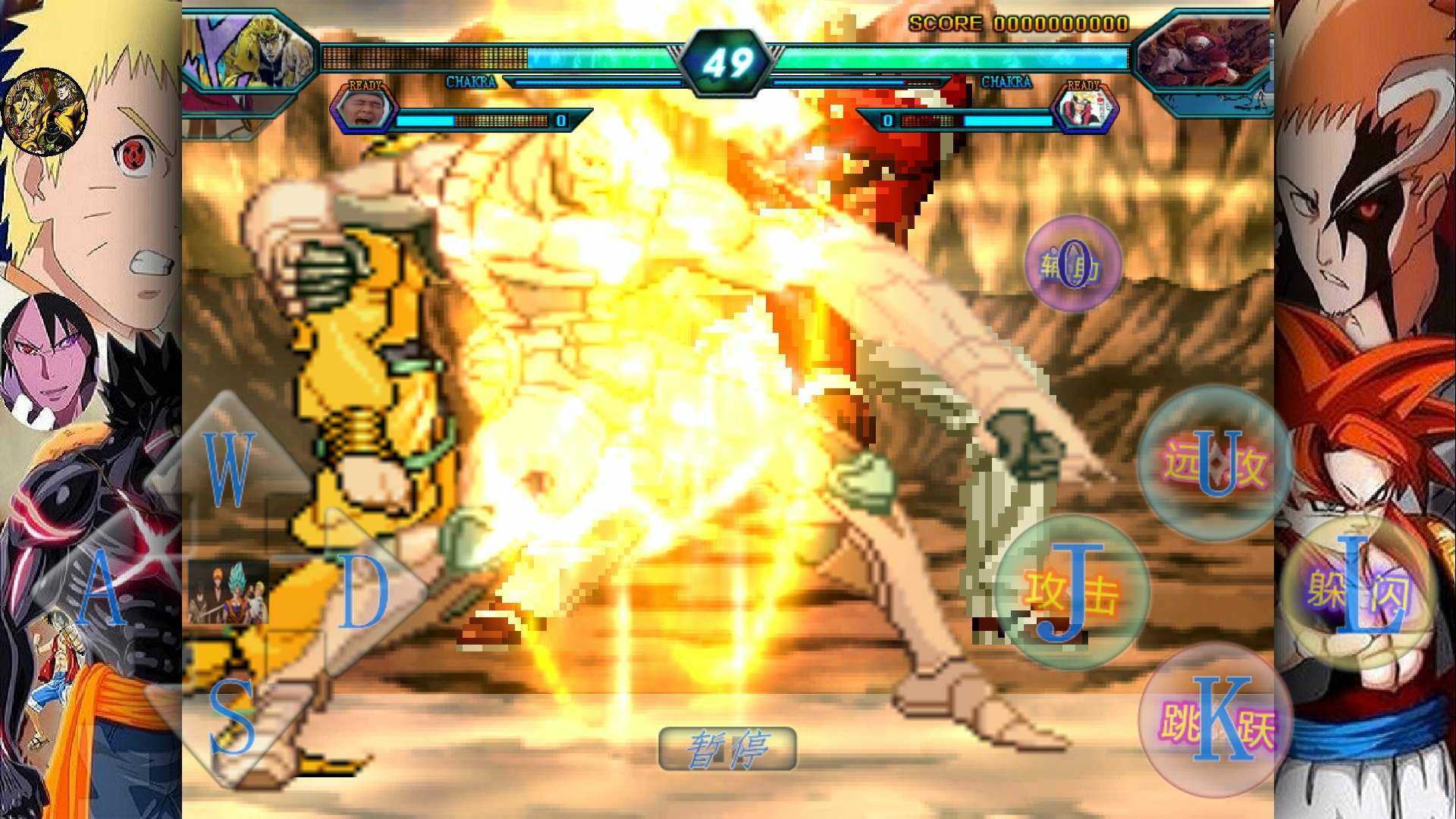The image size is (1456, 819).
Task: Tap the left READY status badge
Action: [364, 87]
